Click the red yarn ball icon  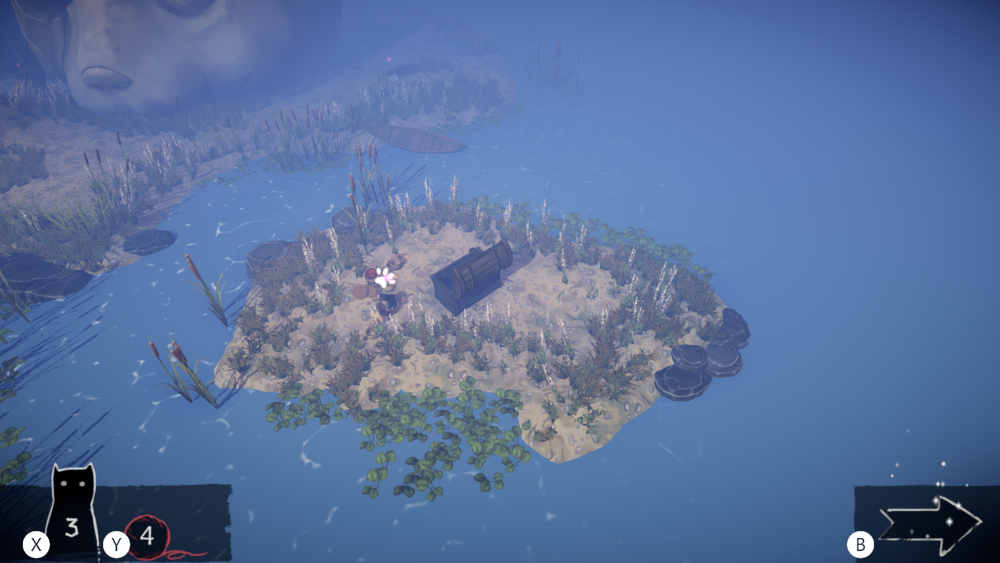click(x=149, y=537)
